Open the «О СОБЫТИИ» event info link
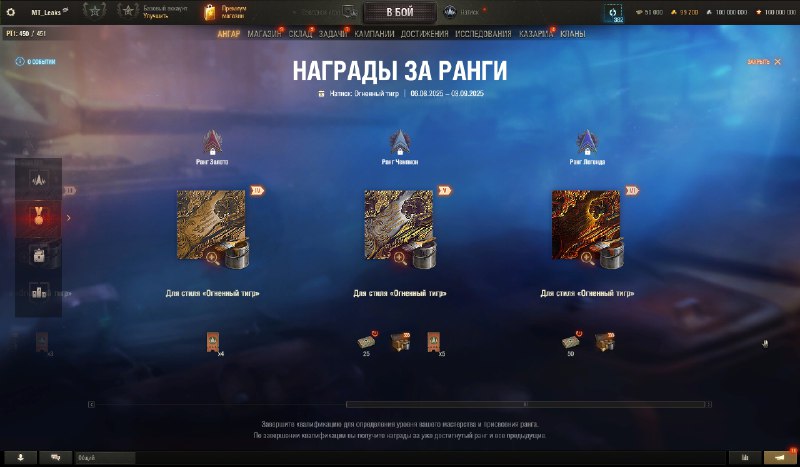Viewport: 800px width, 467px height. pos(36,62)
